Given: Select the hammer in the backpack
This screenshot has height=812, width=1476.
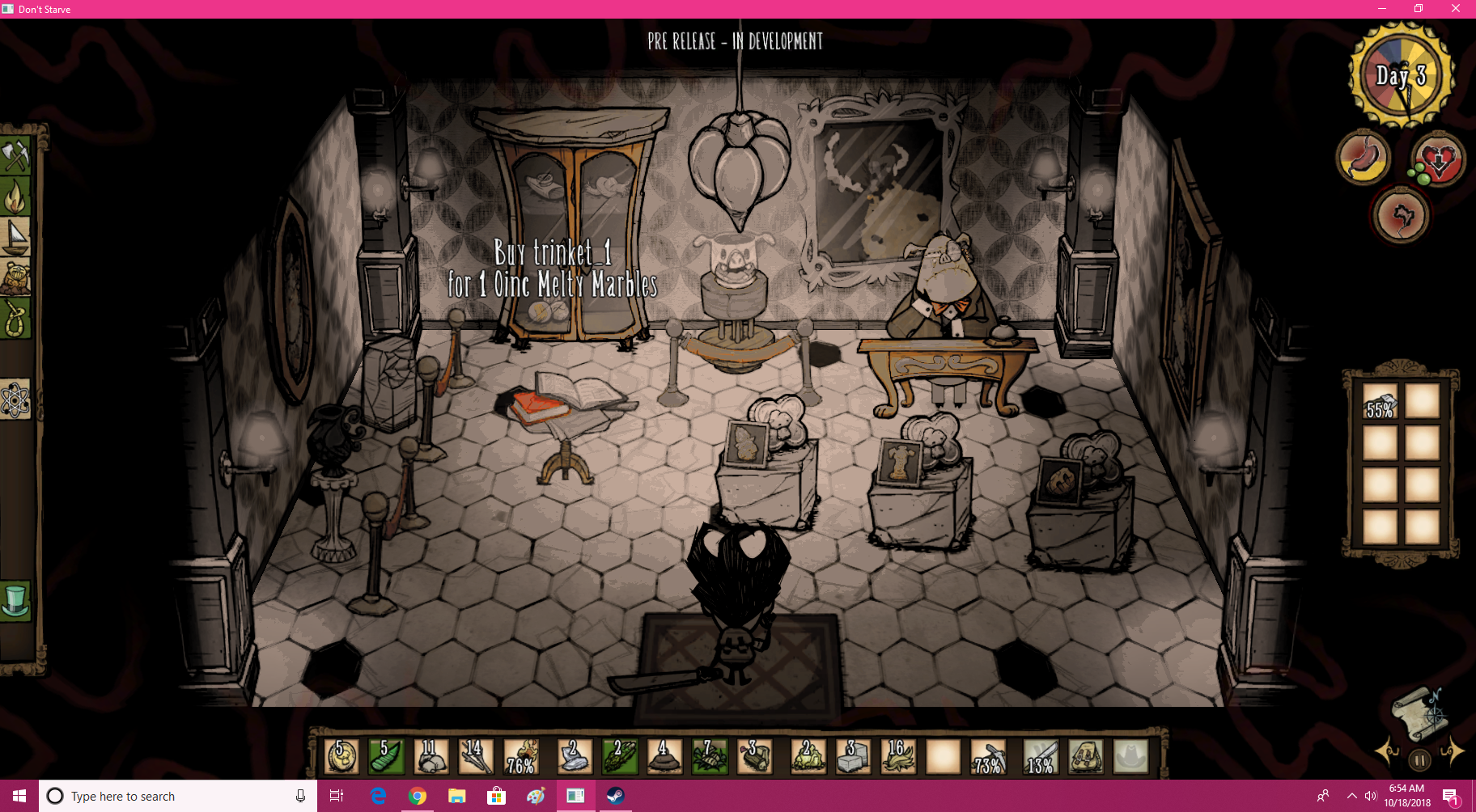Looking at the screenshot, I should pyautogui.click(x=1380, y=401).
